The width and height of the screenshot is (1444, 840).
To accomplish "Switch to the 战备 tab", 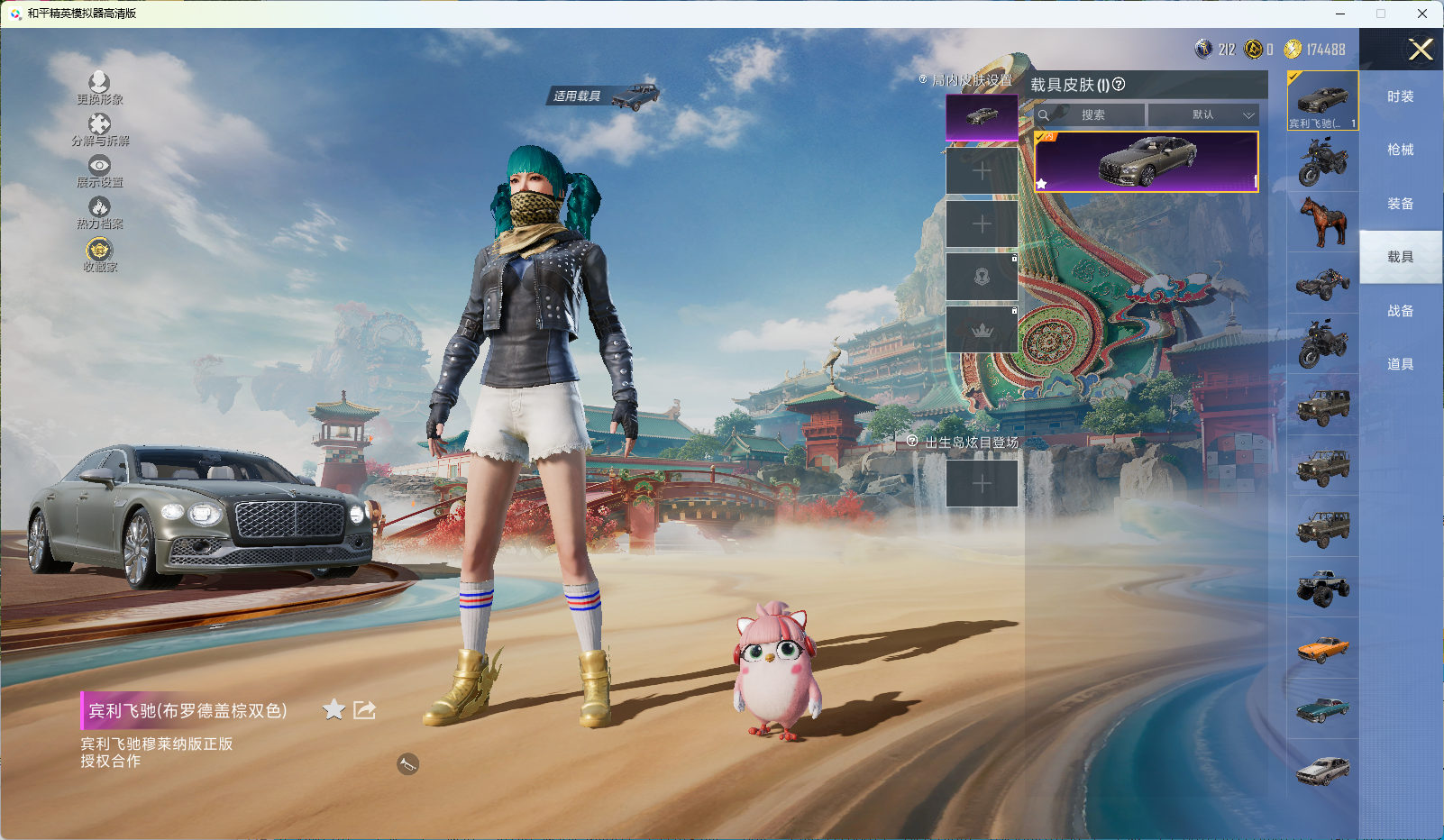I will 1400,311.
